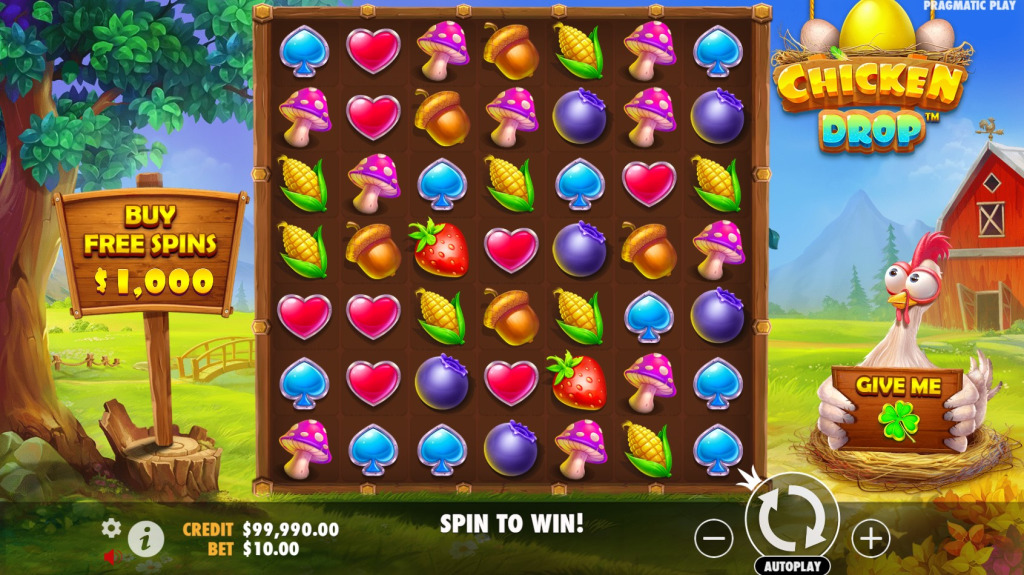Open the settings gear menu
The height and width of the screenshot is (575, 1024).
tap(111, 528)
